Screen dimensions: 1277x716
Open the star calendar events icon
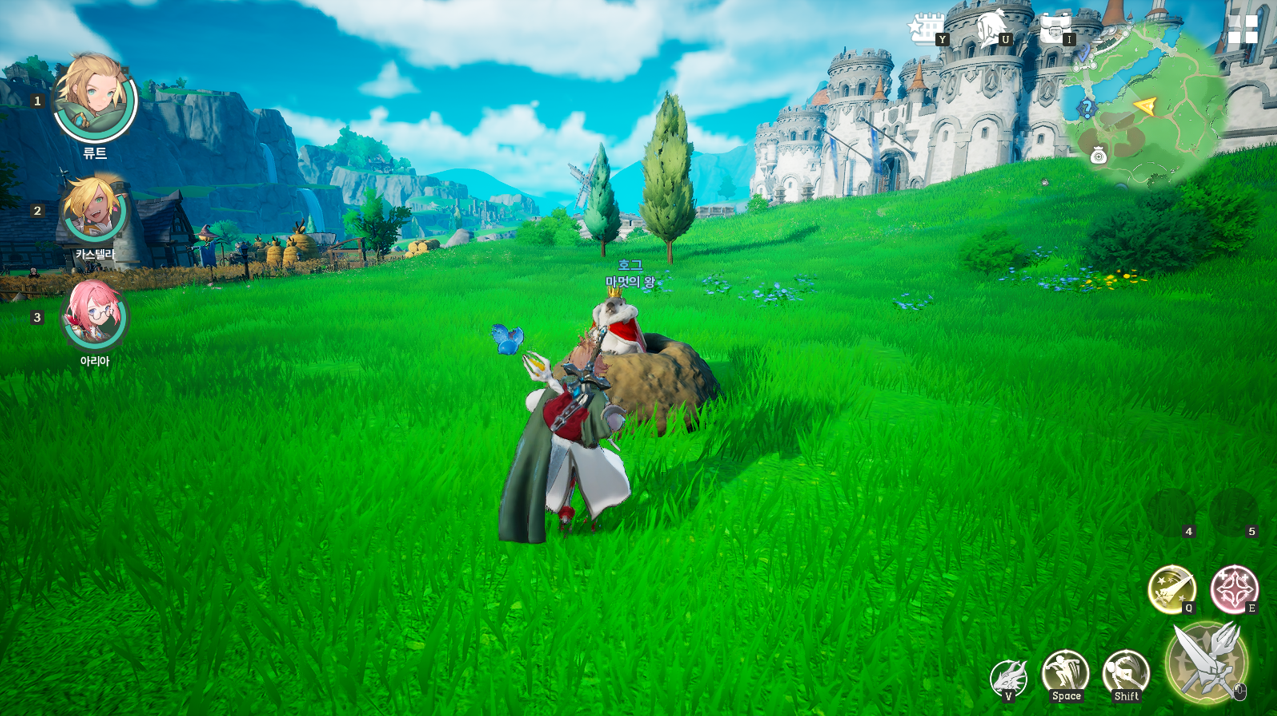(926, 28)
